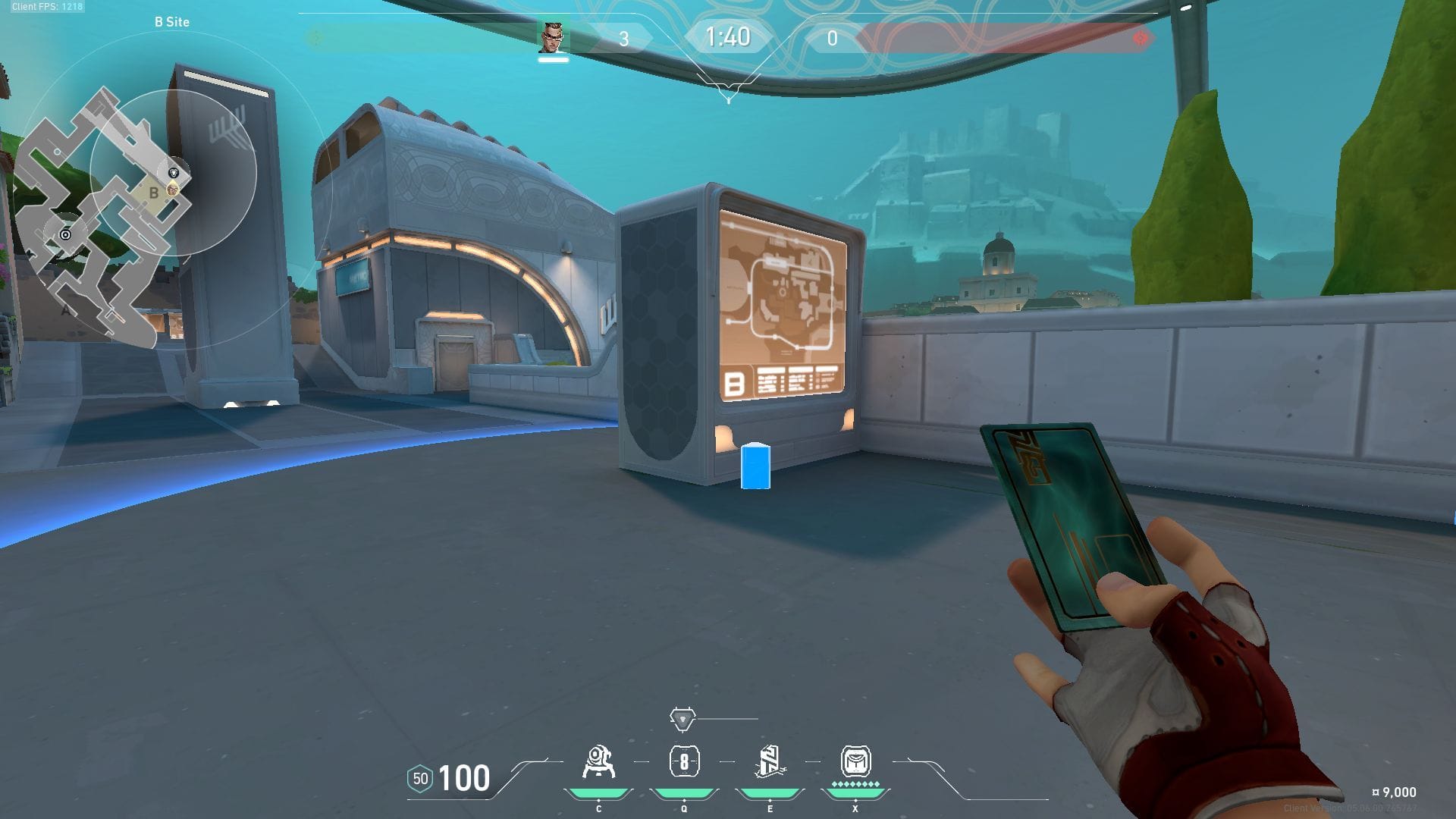Click the spike icon above the abilities

tap(682, 718)
